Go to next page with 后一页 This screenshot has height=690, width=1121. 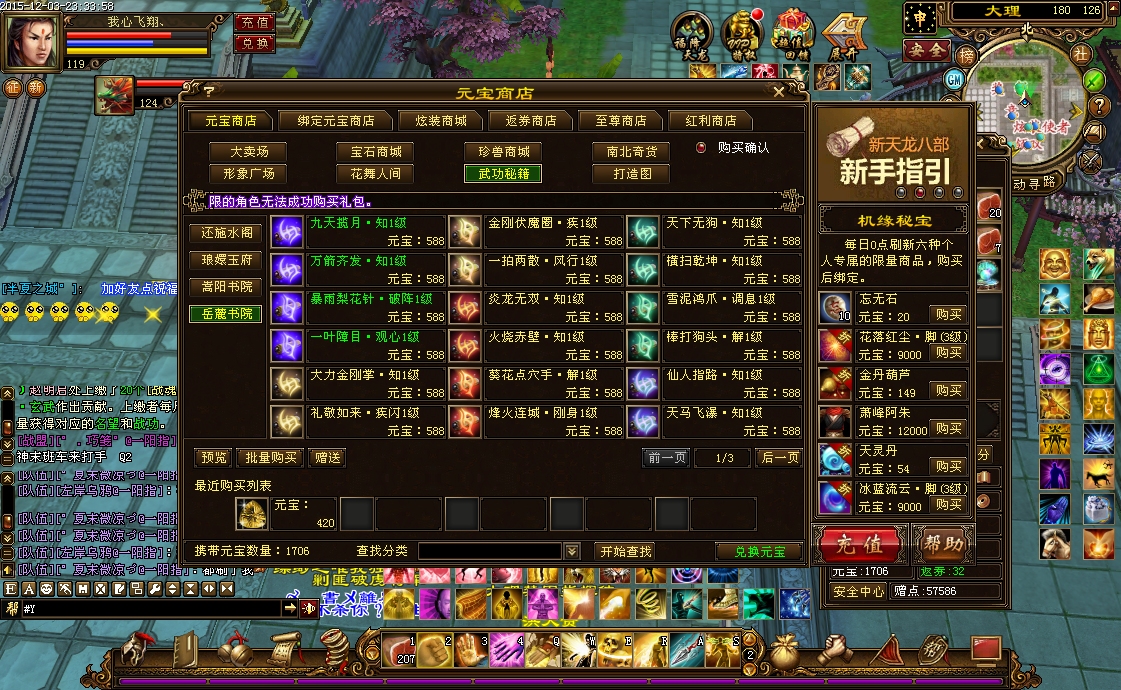(779, 458)
